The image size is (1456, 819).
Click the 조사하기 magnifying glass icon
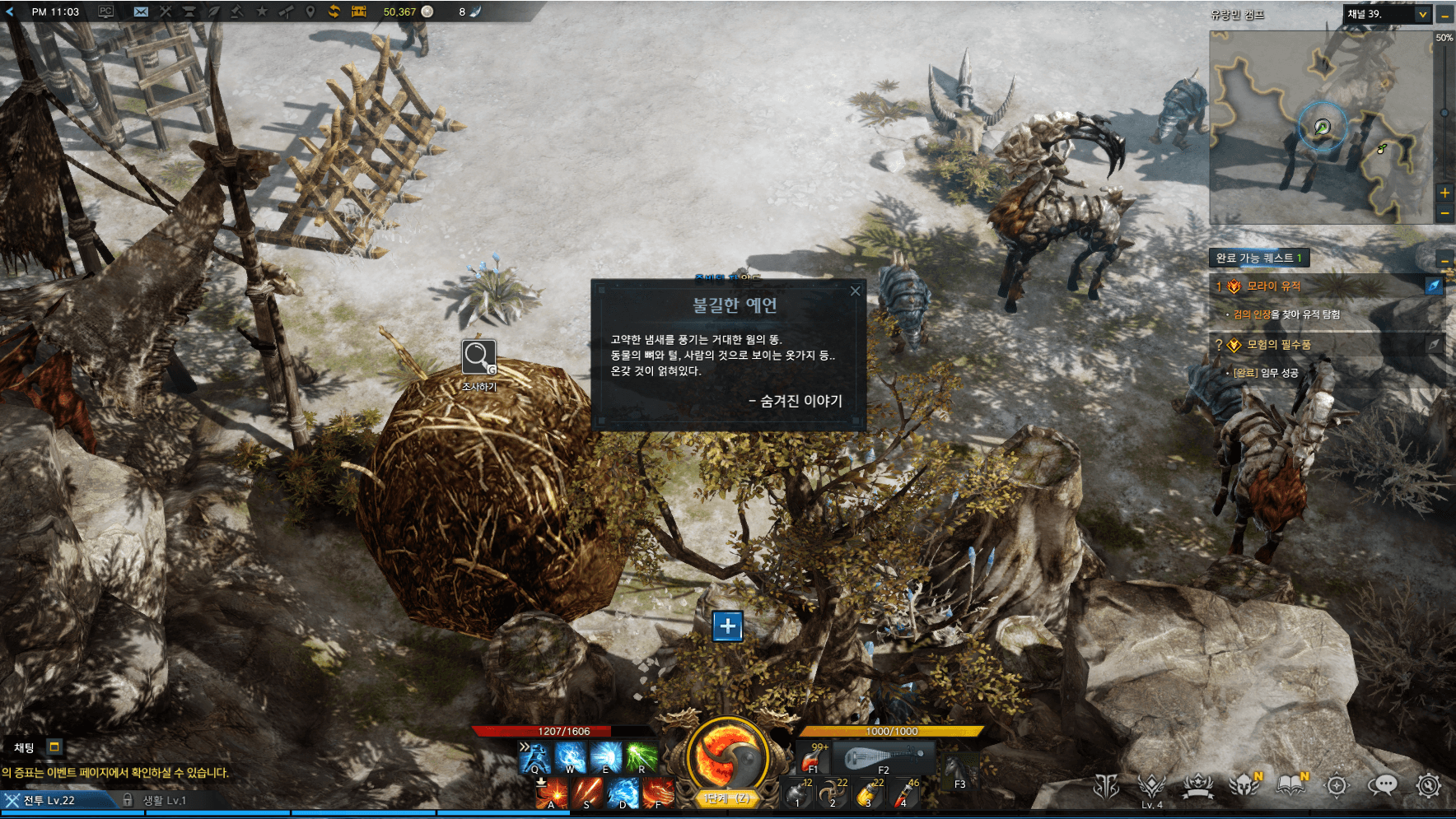pyautogui.click(x=478, y=356)
